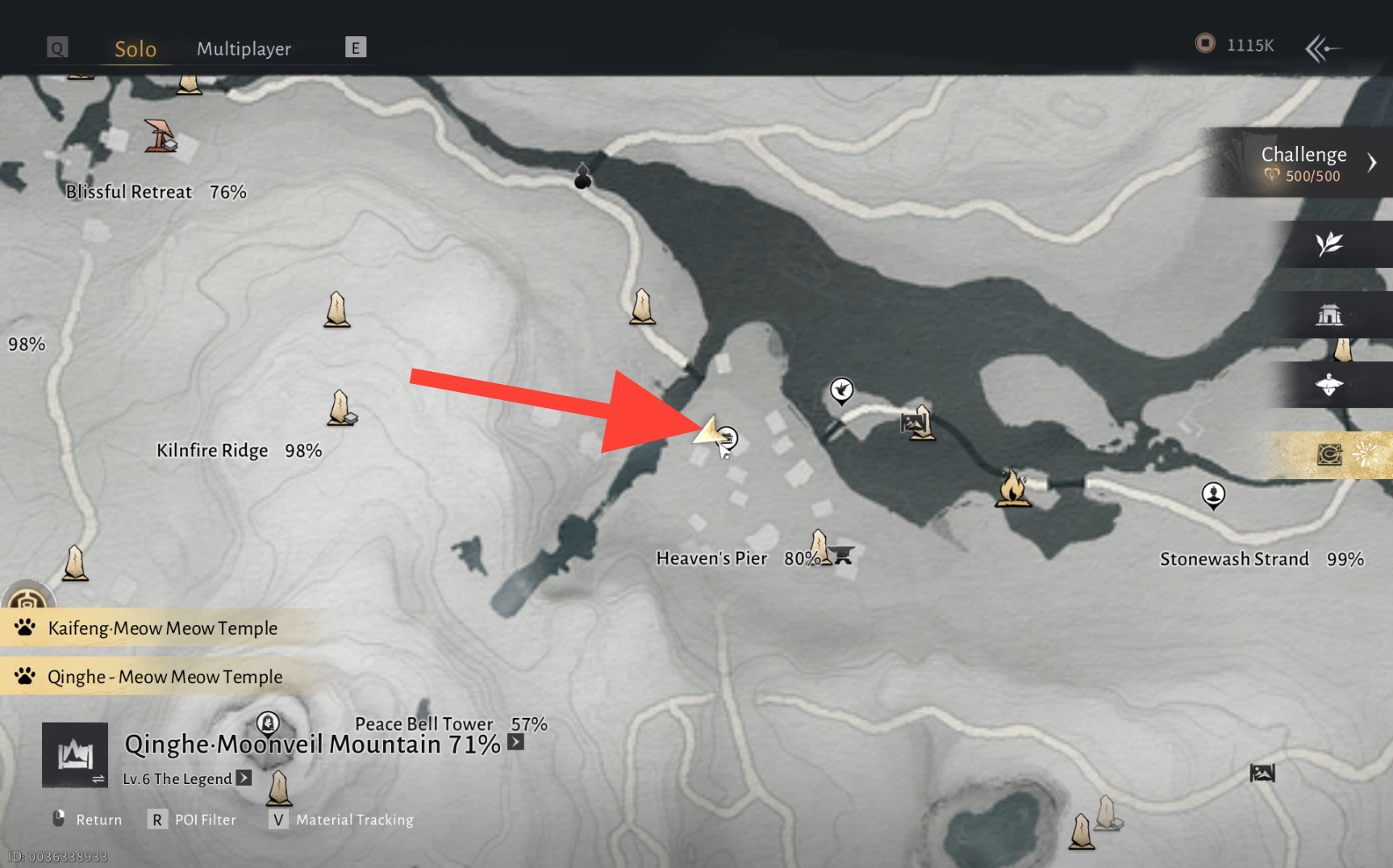Close the map with the back arrow
1393x868 pixels.
click(1323, 48)
